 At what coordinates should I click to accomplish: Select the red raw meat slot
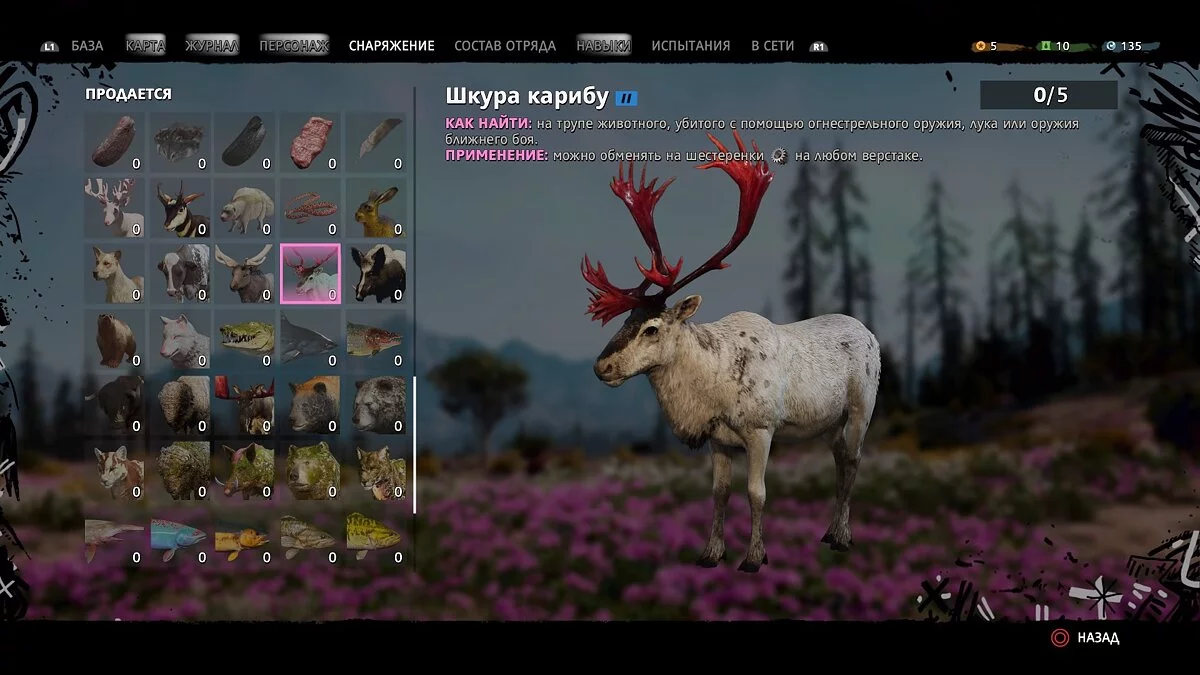(310, 142)
